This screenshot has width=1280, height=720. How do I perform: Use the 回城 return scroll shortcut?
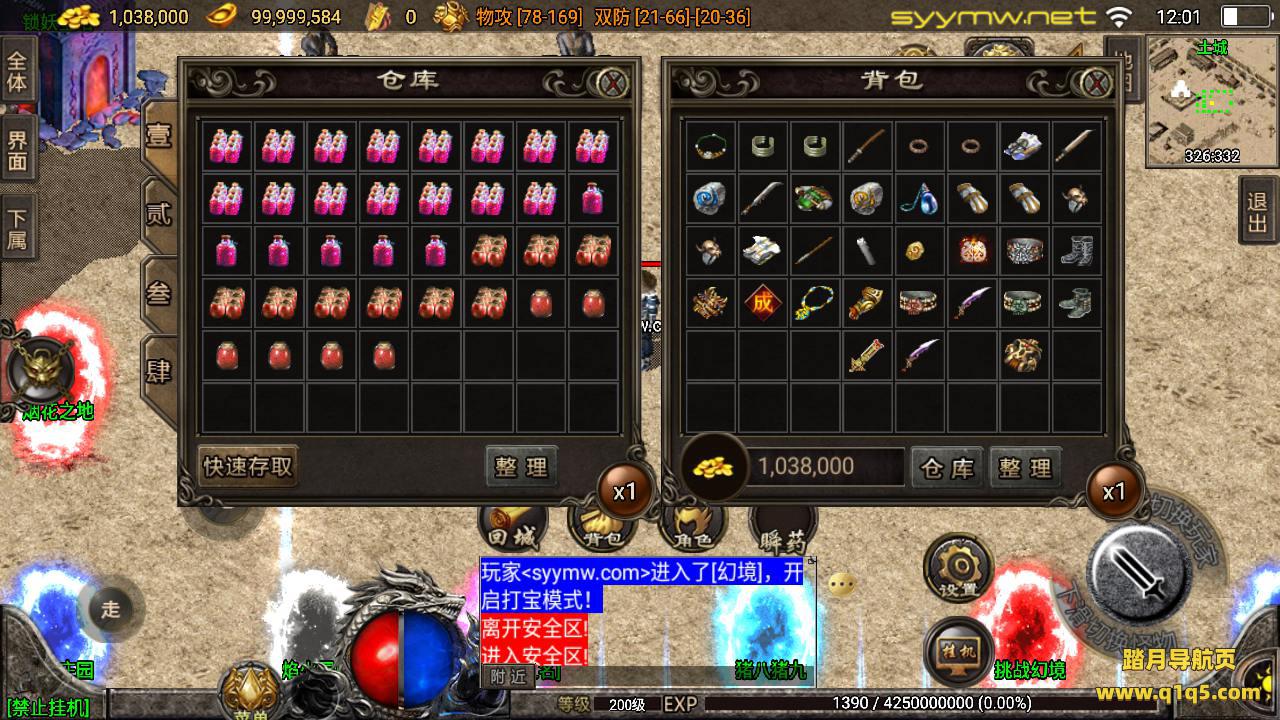point(512,525)
